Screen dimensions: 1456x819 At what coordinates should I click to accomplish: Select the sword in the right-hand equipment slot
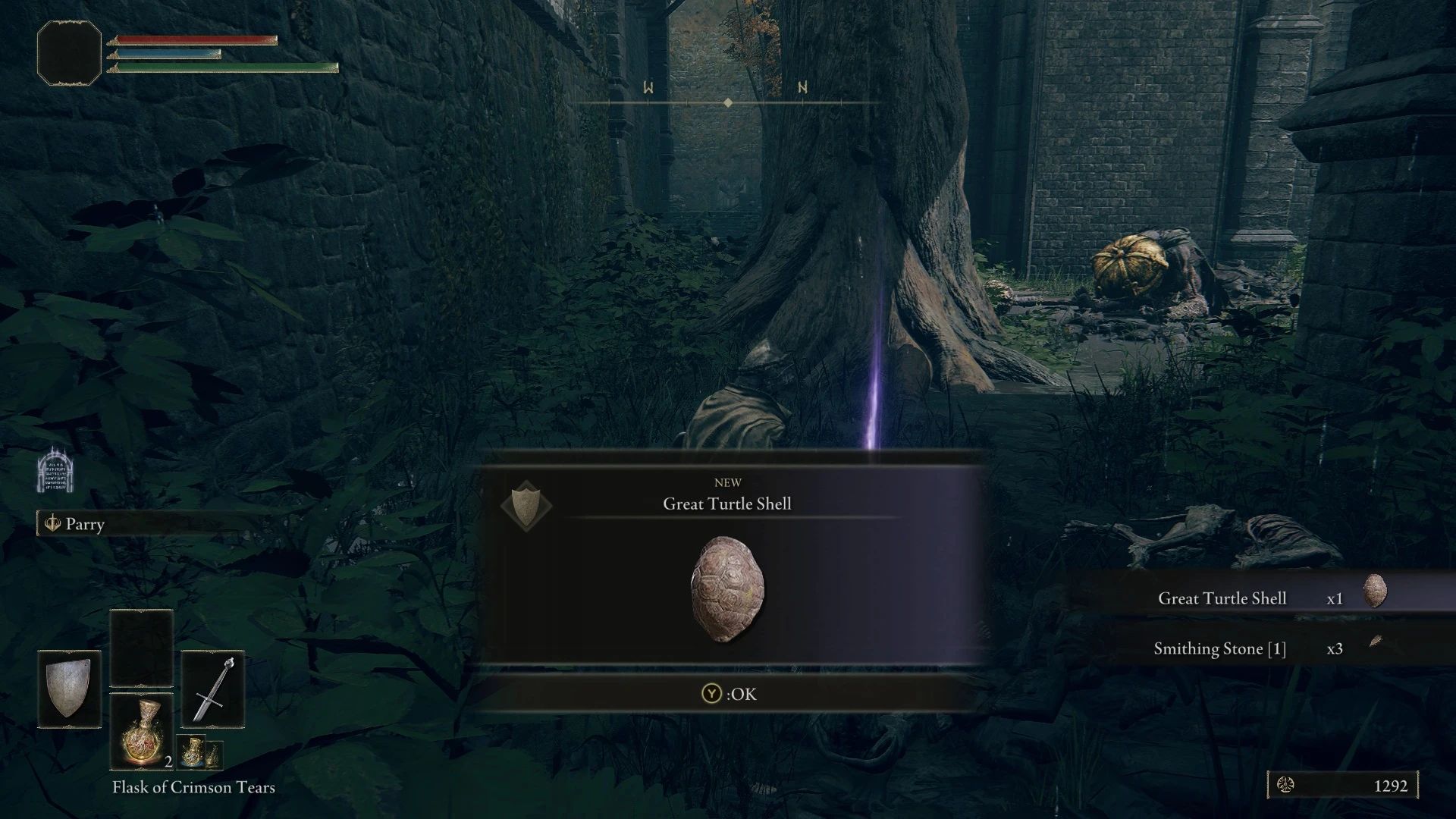click(213, 689)
